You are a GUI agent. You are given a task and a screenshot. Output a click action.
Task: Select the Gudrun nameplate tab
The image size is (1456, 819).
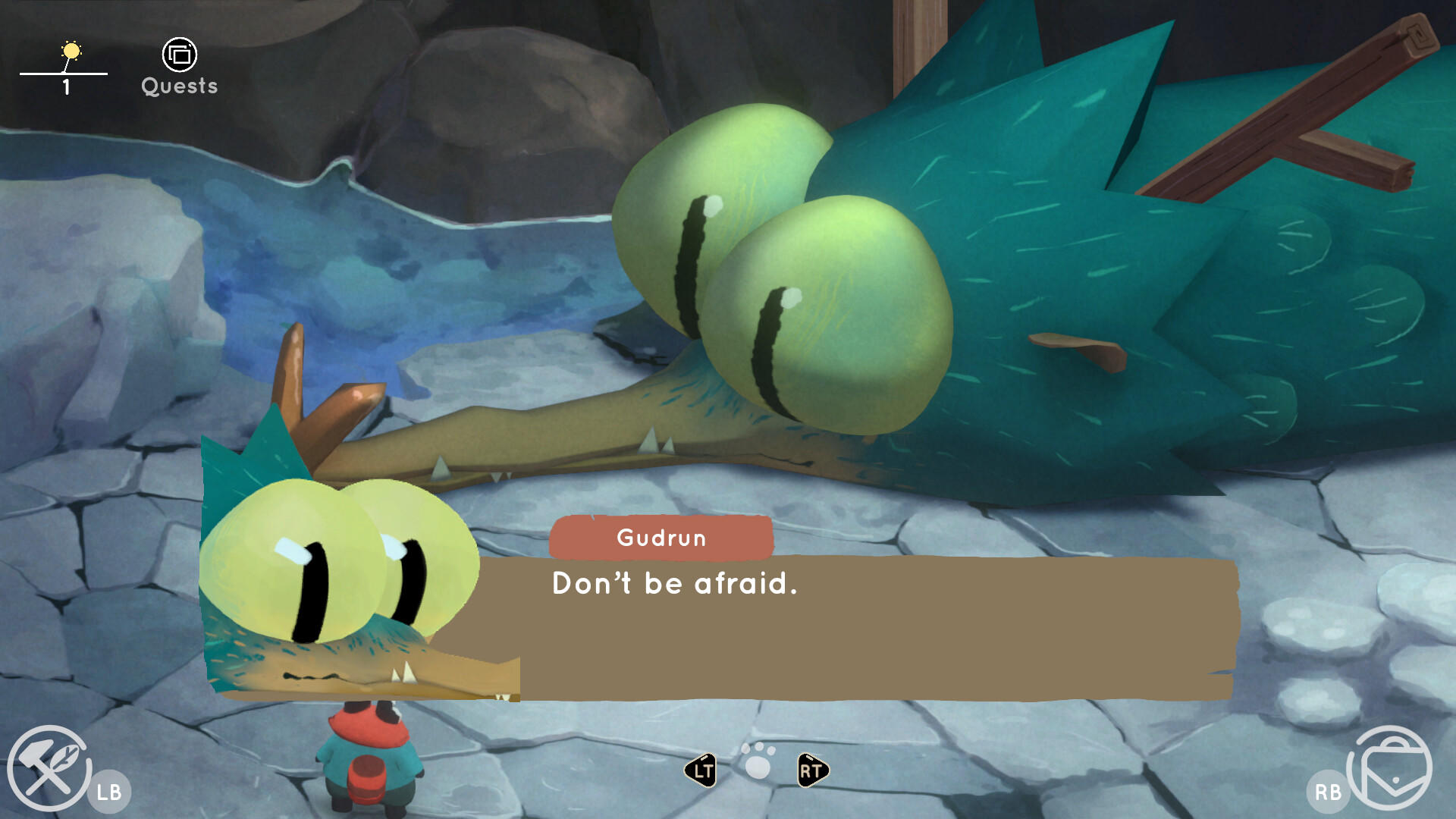[661, 538]
